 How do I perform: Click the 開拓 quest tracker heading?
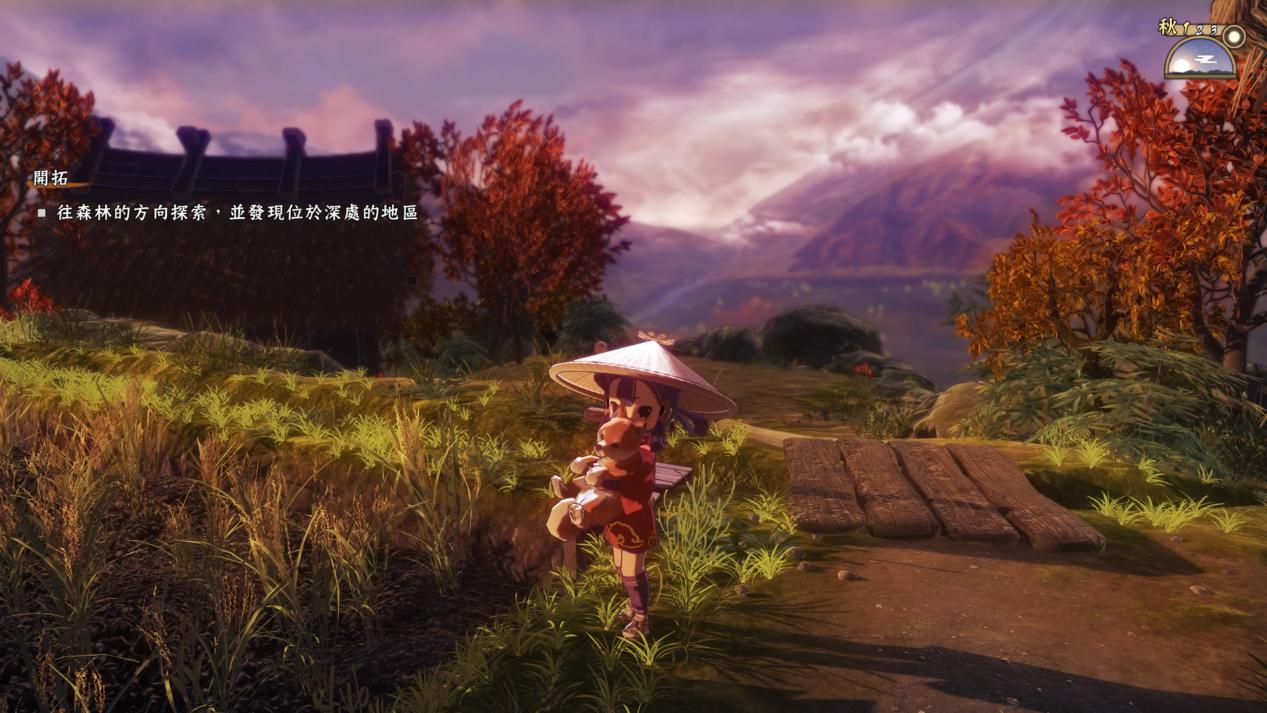coord(51,178)
